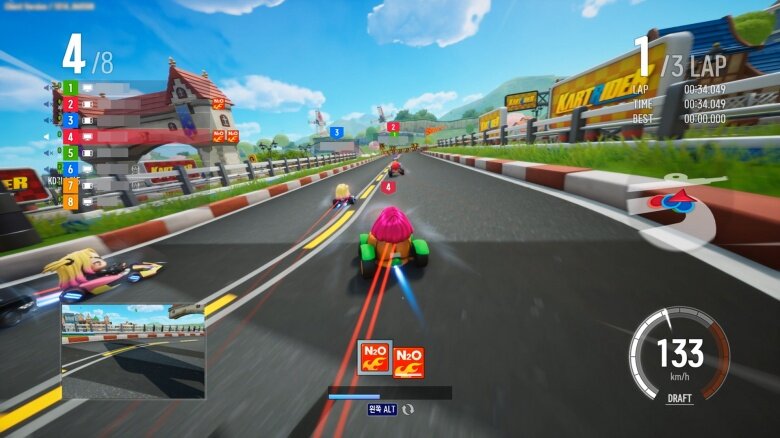The image size is (780, 438).
Task: Click the swap arrows icon beside the ALT prompt
Action: point(408,409)
